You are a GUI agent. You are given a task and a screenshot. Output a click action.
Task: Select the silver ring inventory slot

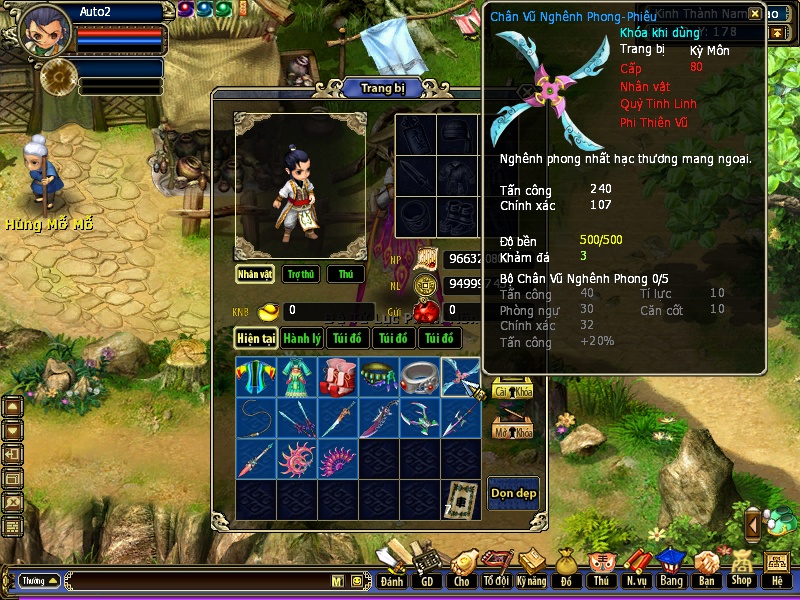[419, 376]
